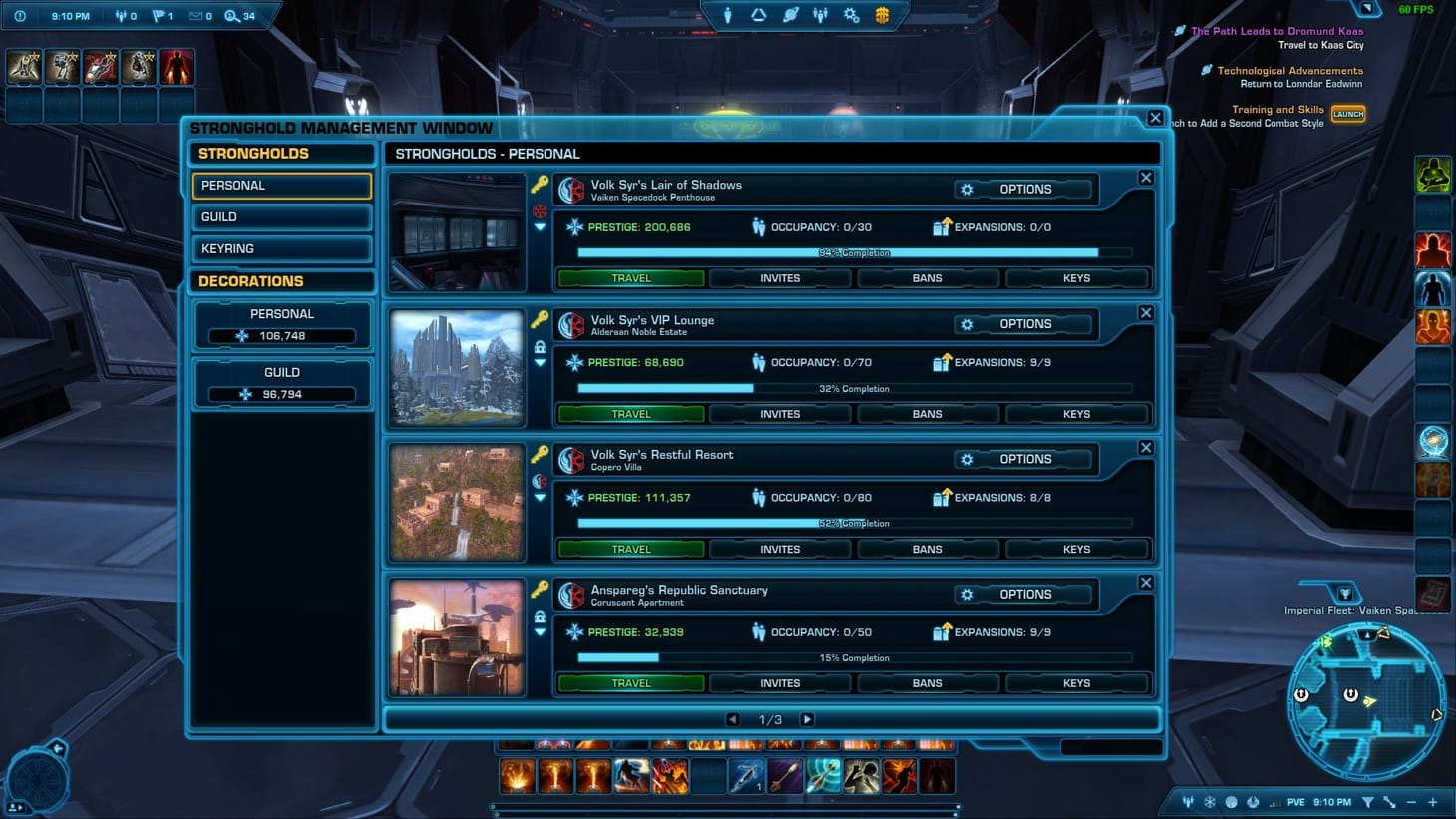Screen dimensions: 1456x819
Task: Open the KEYRING tab in the sidebar
Action: (282, 248)
